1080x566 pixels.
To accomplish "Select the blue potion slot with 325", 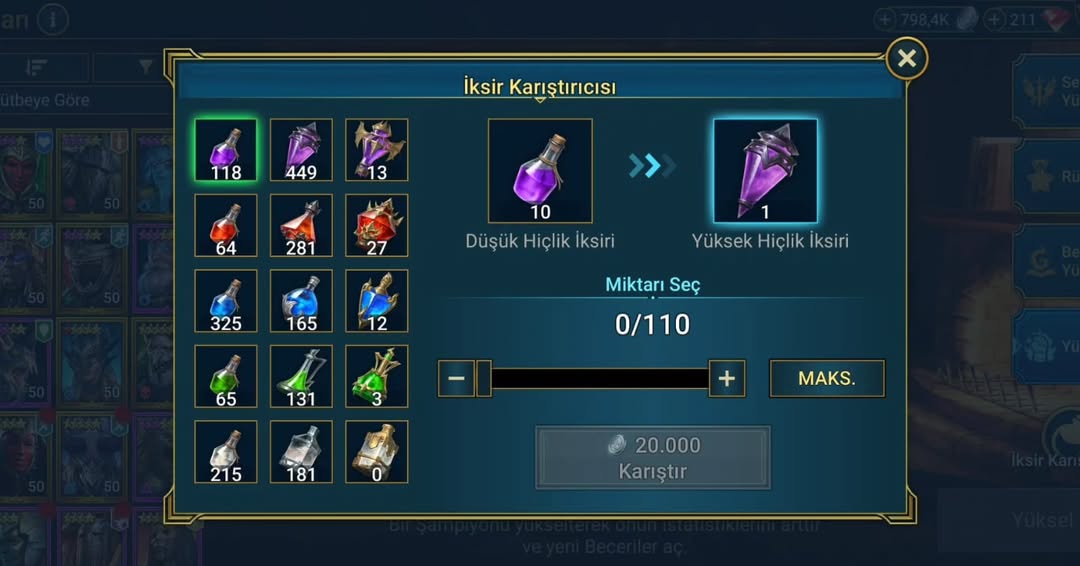I will [x=226, y=301].
